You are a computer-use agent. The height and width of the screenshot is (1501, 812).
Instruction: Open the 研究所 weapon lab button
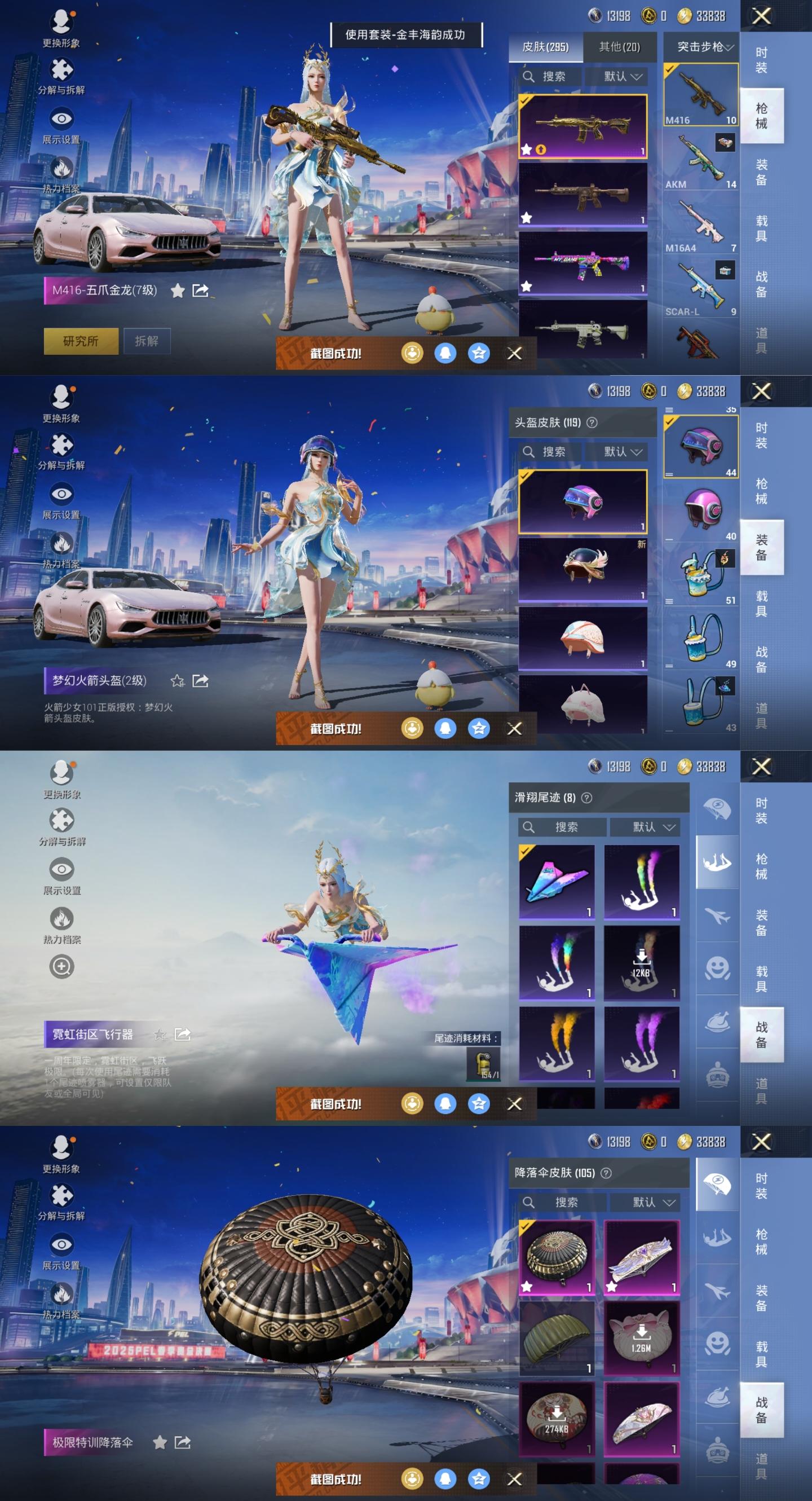[x=81, y=341]
